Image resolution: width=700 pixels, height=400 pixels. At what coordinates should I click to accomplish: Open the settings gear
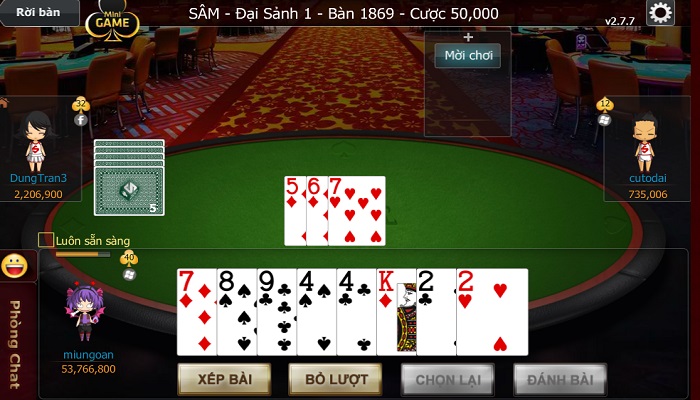[x=660, y=13]
